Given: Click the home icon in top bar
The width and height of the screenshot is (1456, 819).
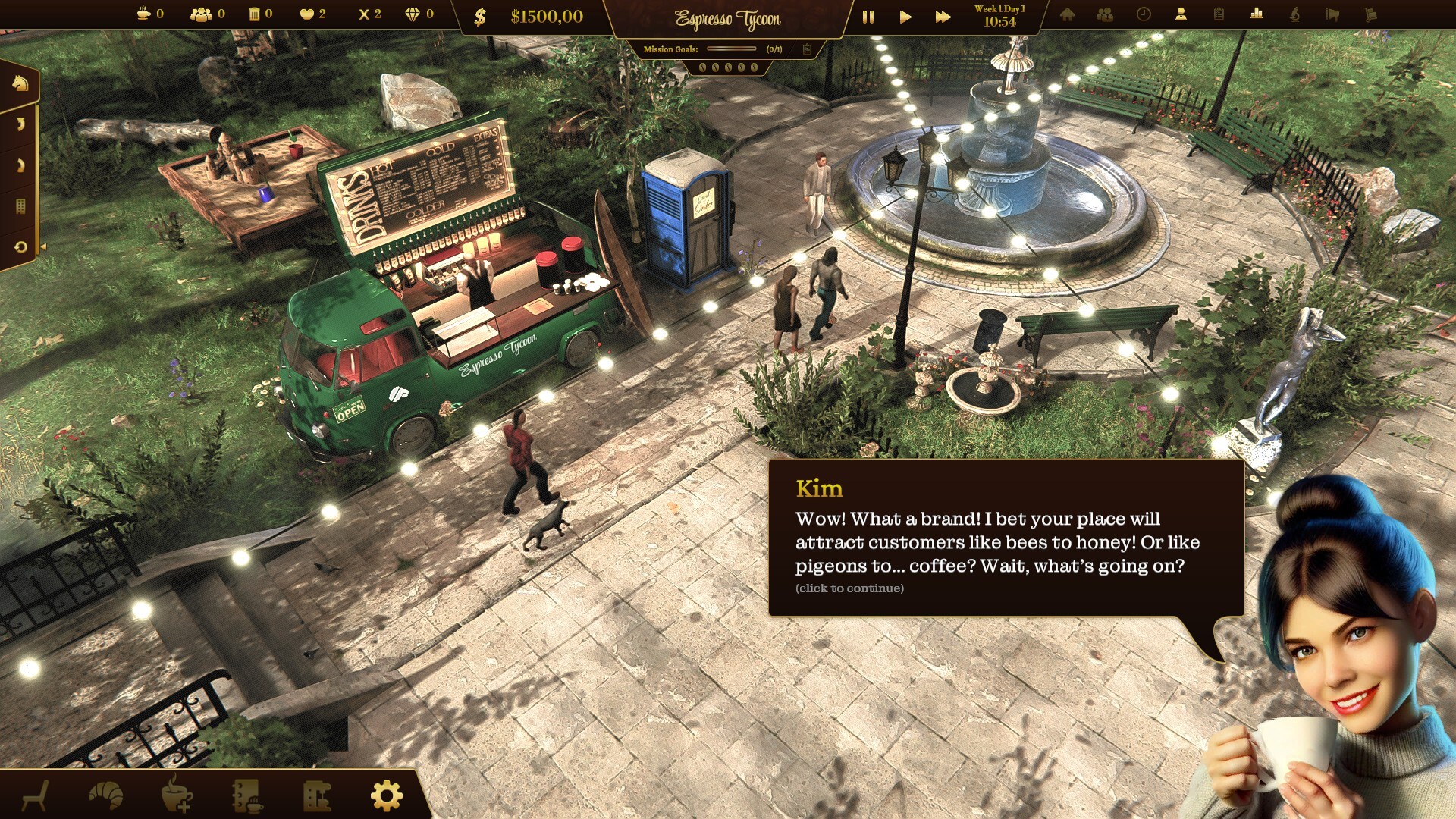Looking at the screenshot, I should click(x=1067, y=14).
